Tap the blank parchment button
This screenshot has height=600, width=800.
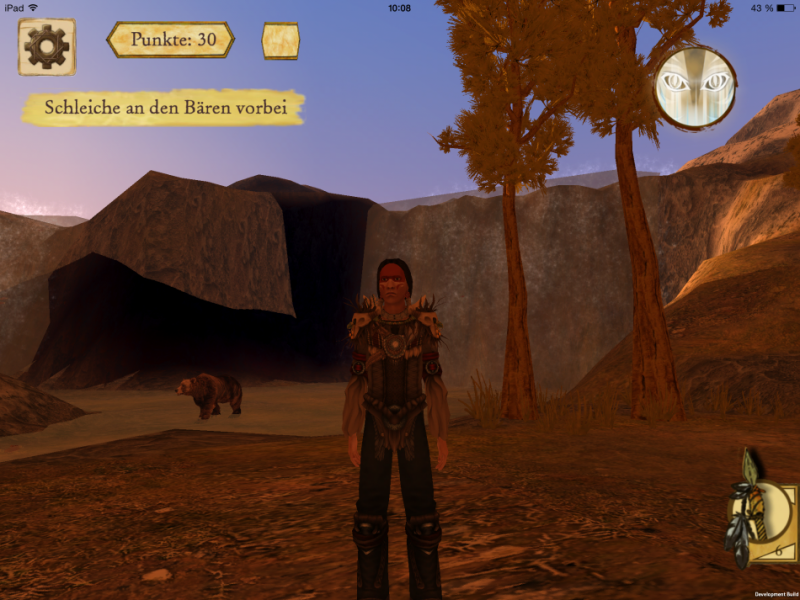click(280, 41)
